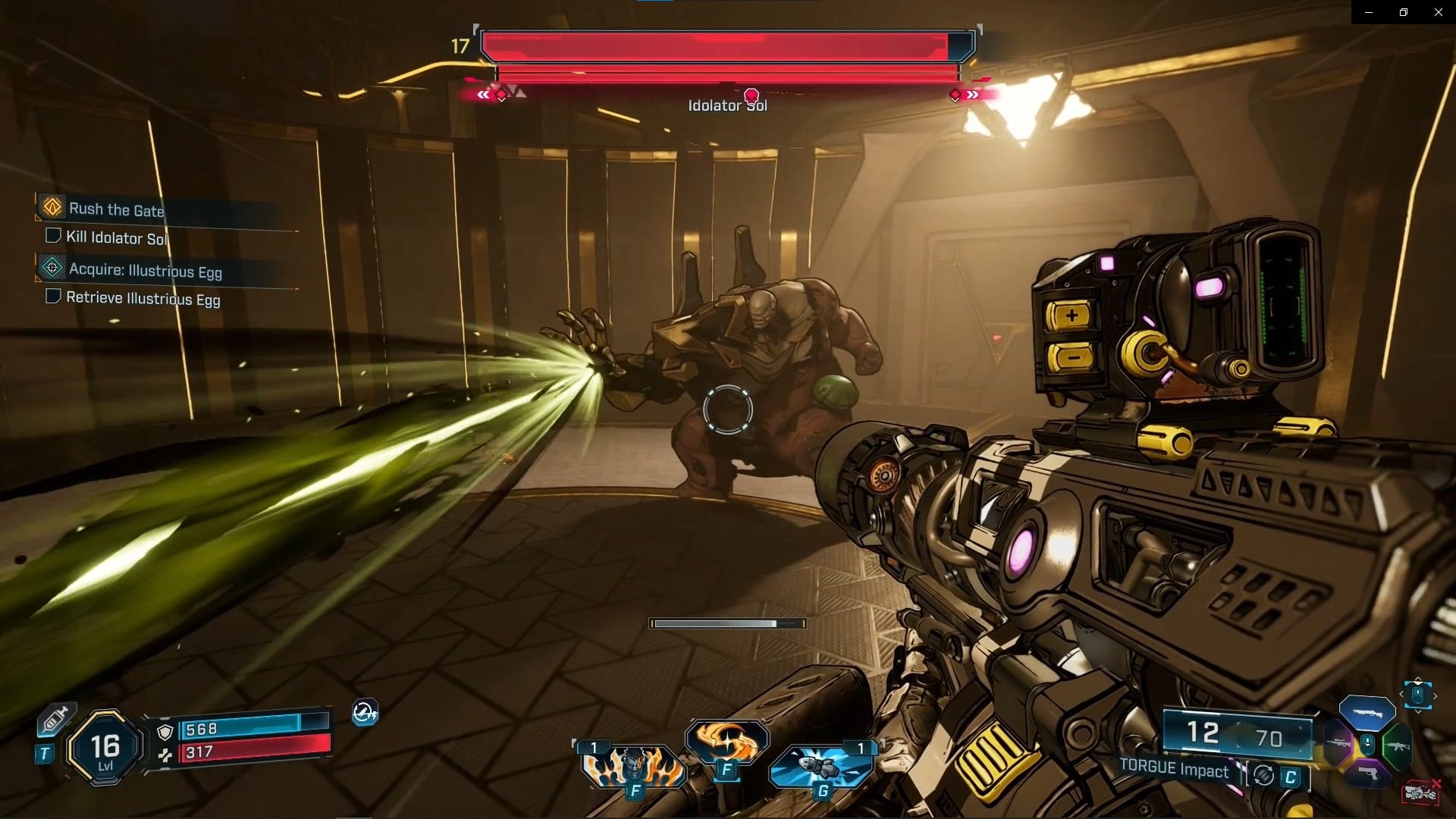The width and height of the screenshot is (1456, 819).
Task: Close the game window
Action: point(1438,12)
